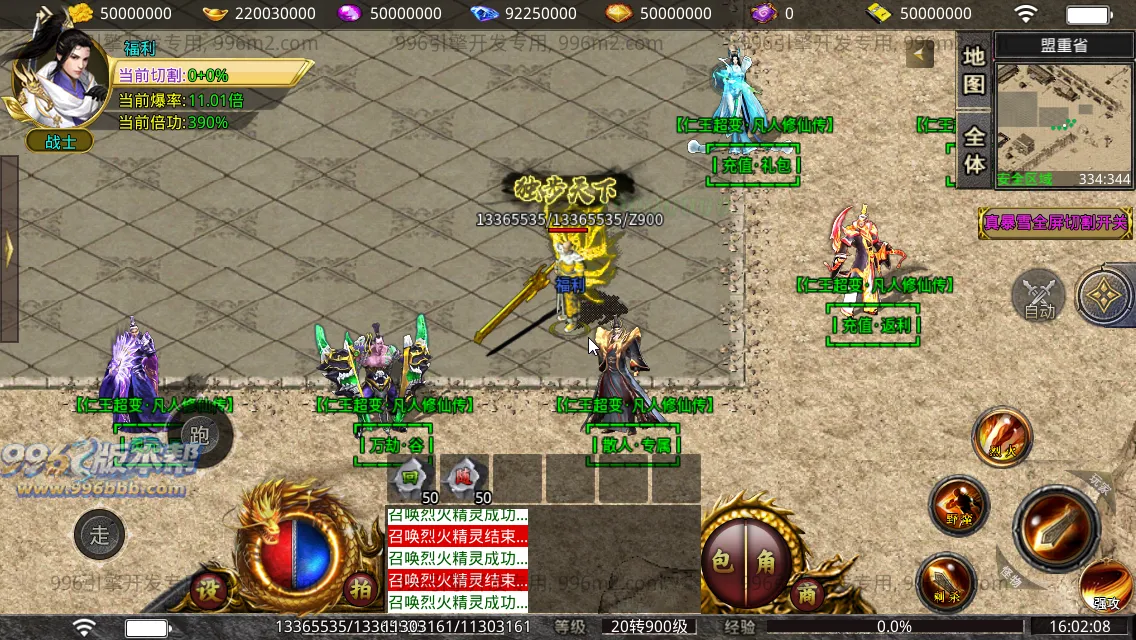Switch movement to 走 walk mode

coord(100,534)
